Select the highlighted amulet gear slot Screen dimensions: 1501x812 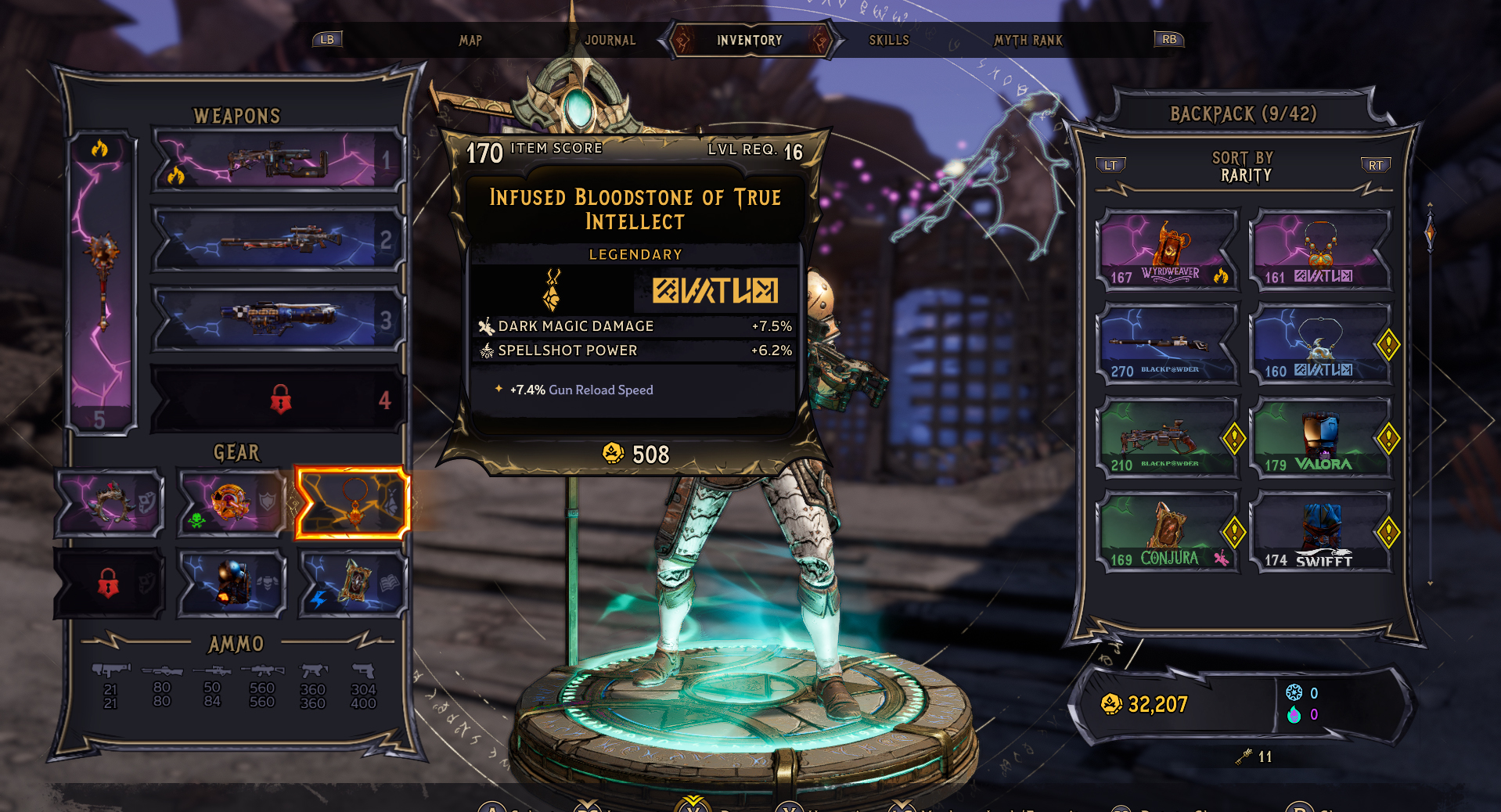[x=353, y=503]
